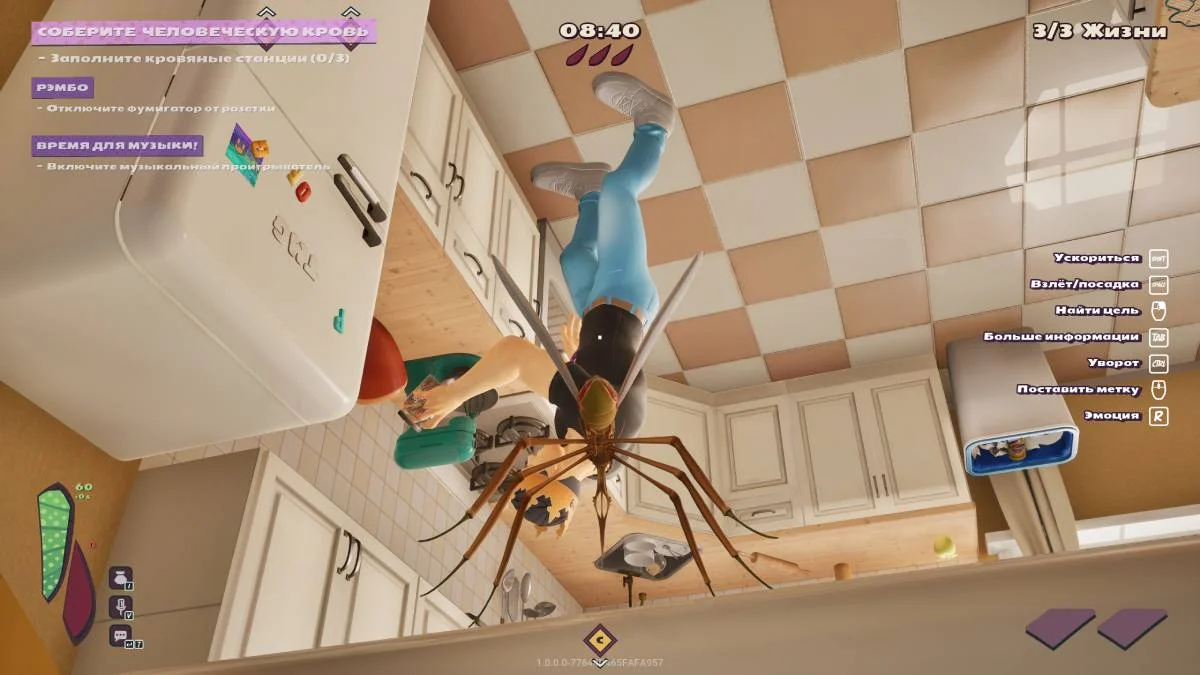
Task: Toggle the microphone voice chat icon
Action: 120,606
